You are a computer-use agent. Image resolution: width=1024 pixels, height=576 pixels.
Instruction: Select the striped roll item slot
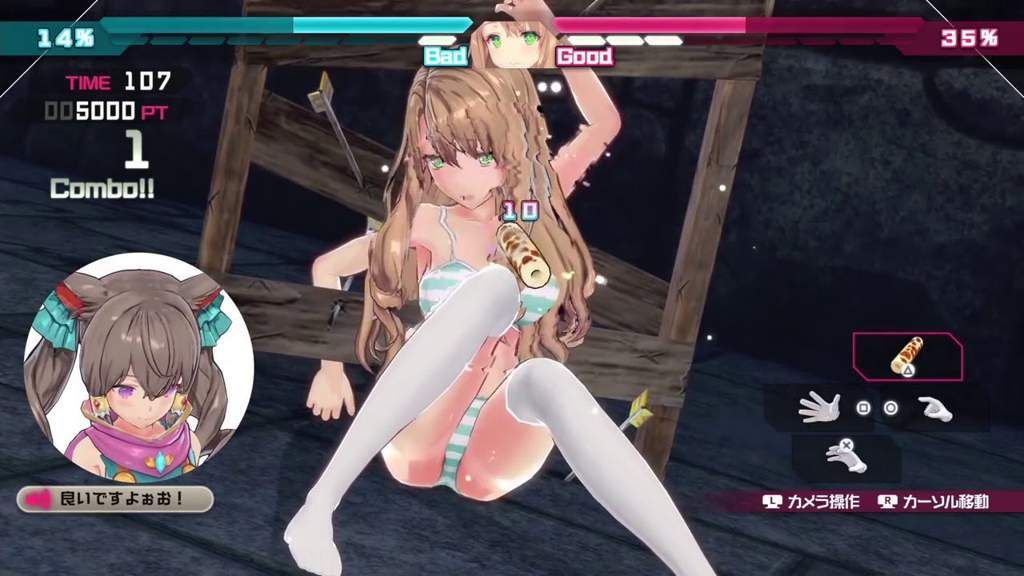[907, 357]
